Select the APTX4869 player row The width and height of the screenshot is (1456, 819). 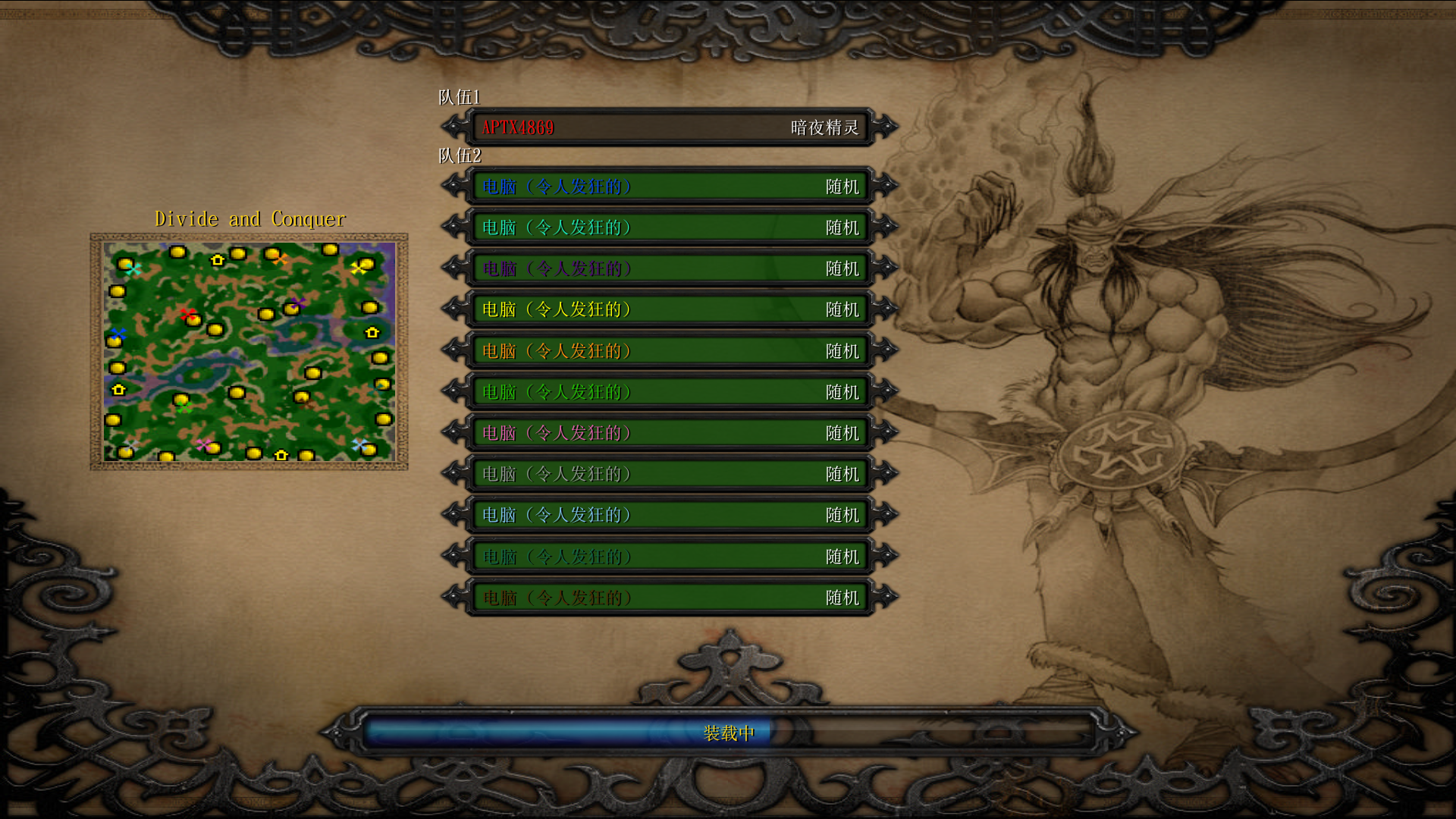click(x=669, y=127)
